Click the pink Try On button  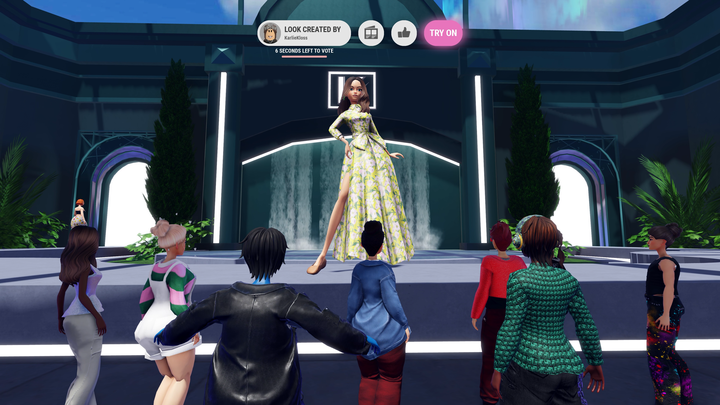(x=443, y=33)
